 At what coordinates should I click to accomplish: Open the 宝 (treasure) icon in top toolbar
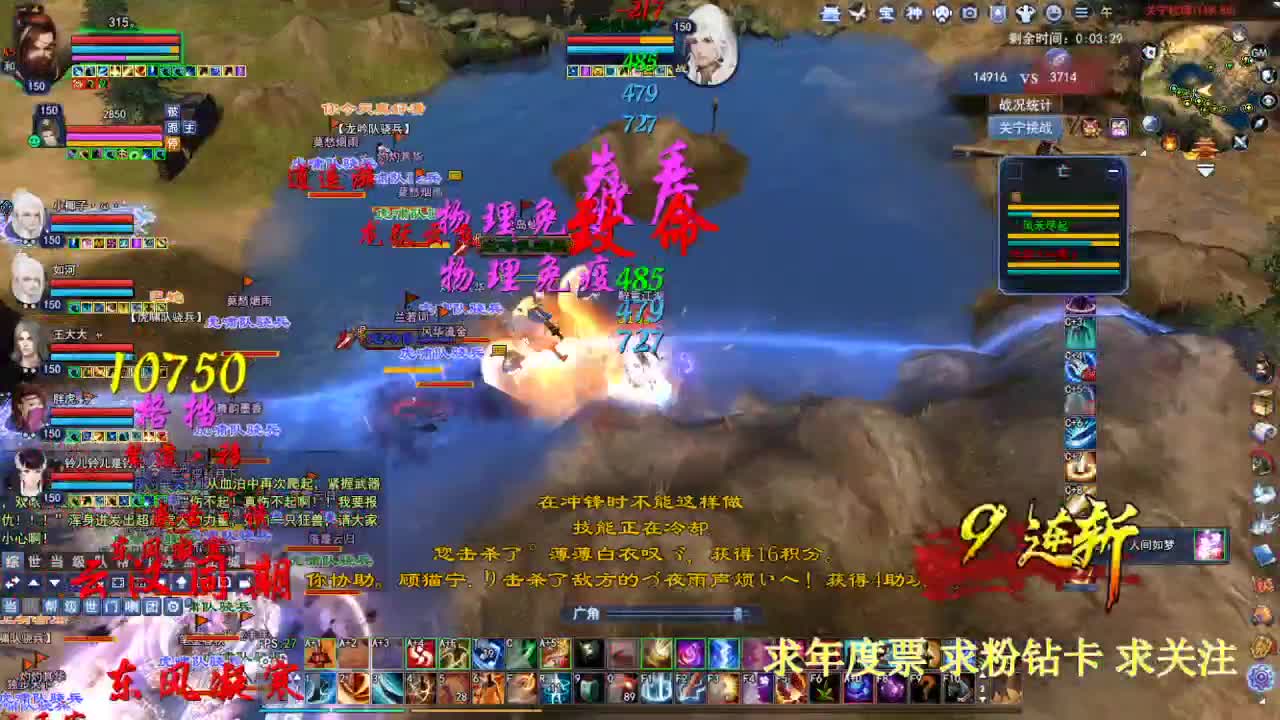point(887,14)
